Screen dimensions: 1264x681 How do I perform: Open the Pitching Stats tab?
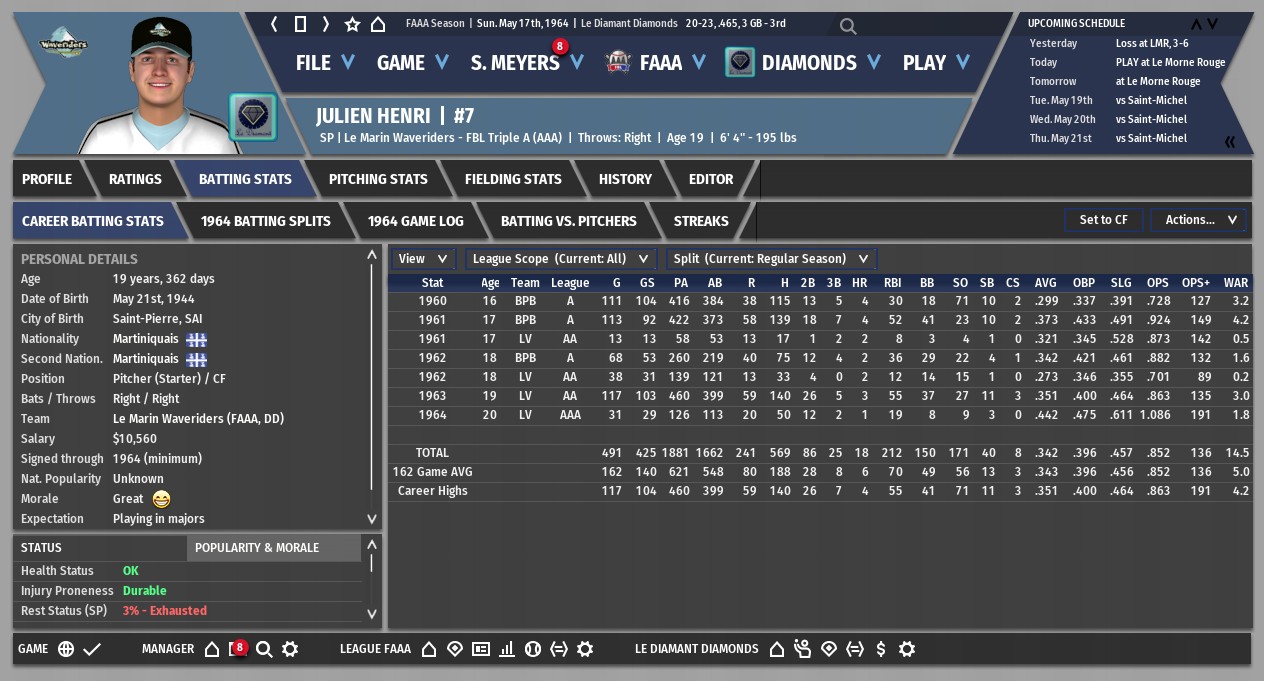click(378, 179)
